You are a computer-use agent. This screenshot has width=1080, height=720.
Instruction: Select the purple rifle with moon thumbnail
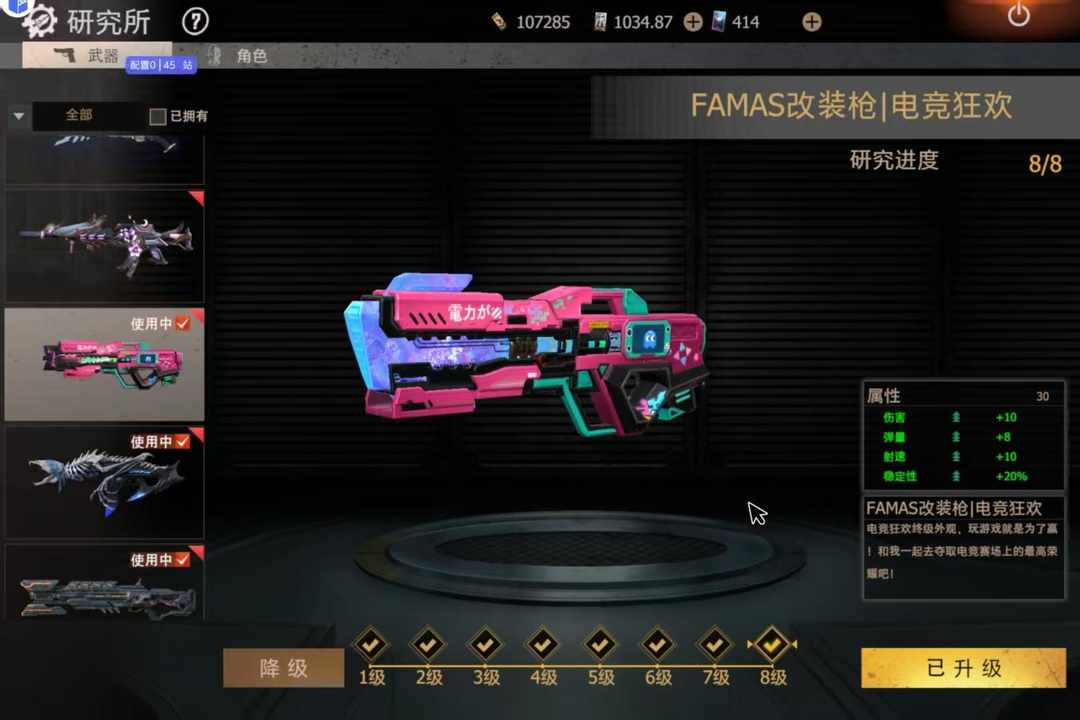104,245
